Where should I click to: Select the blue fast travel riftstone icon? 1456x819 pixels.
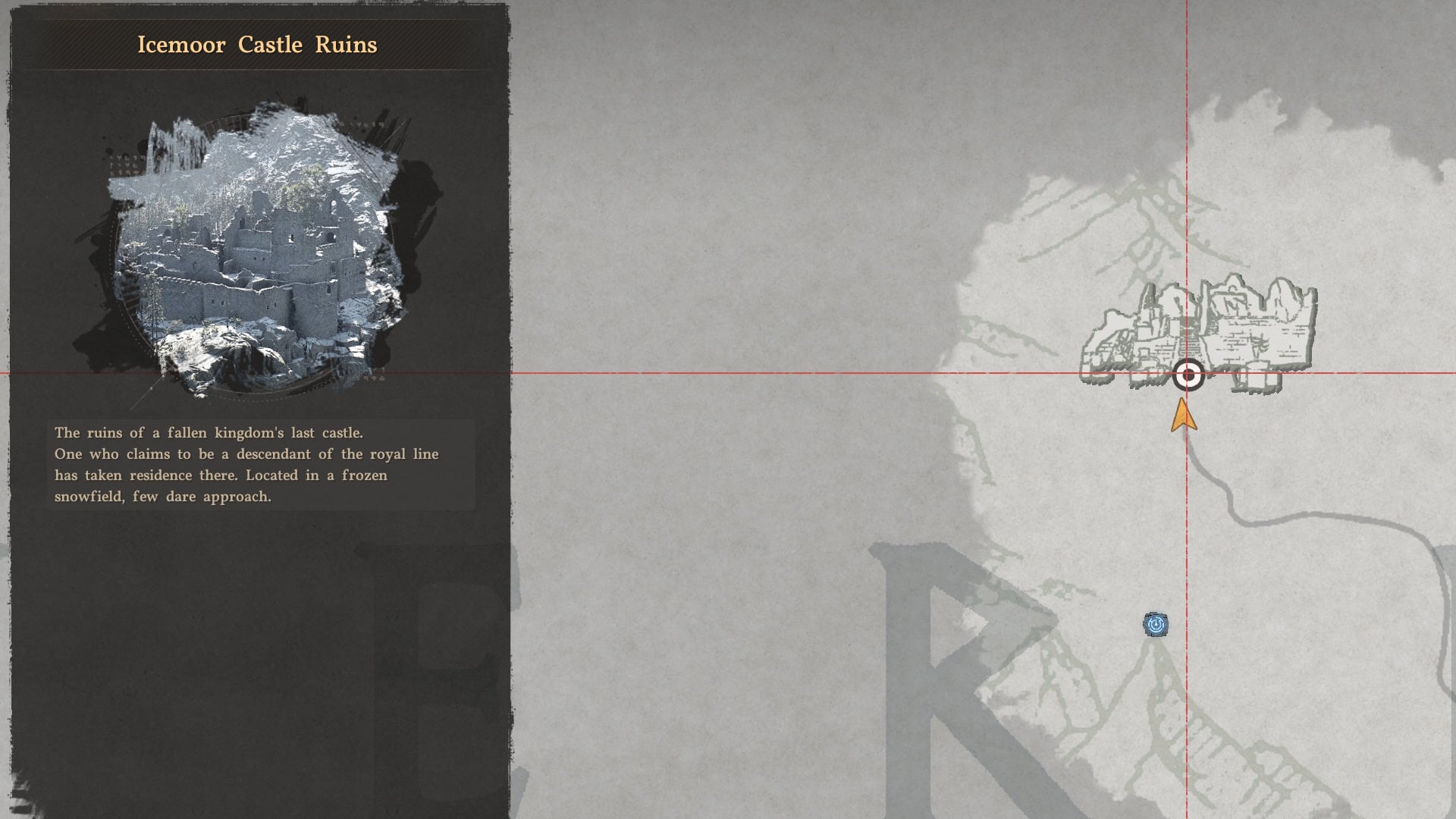coord(1156,623)
